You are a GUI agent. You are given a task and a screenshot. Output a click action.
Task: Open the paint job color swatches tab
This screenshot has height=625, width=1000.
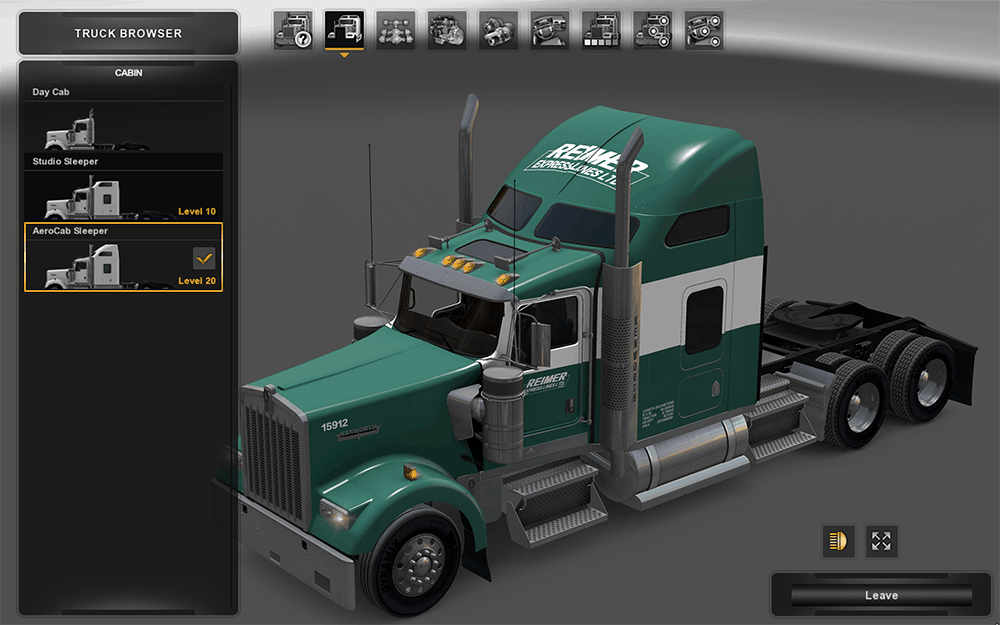[x=601, y=31]
